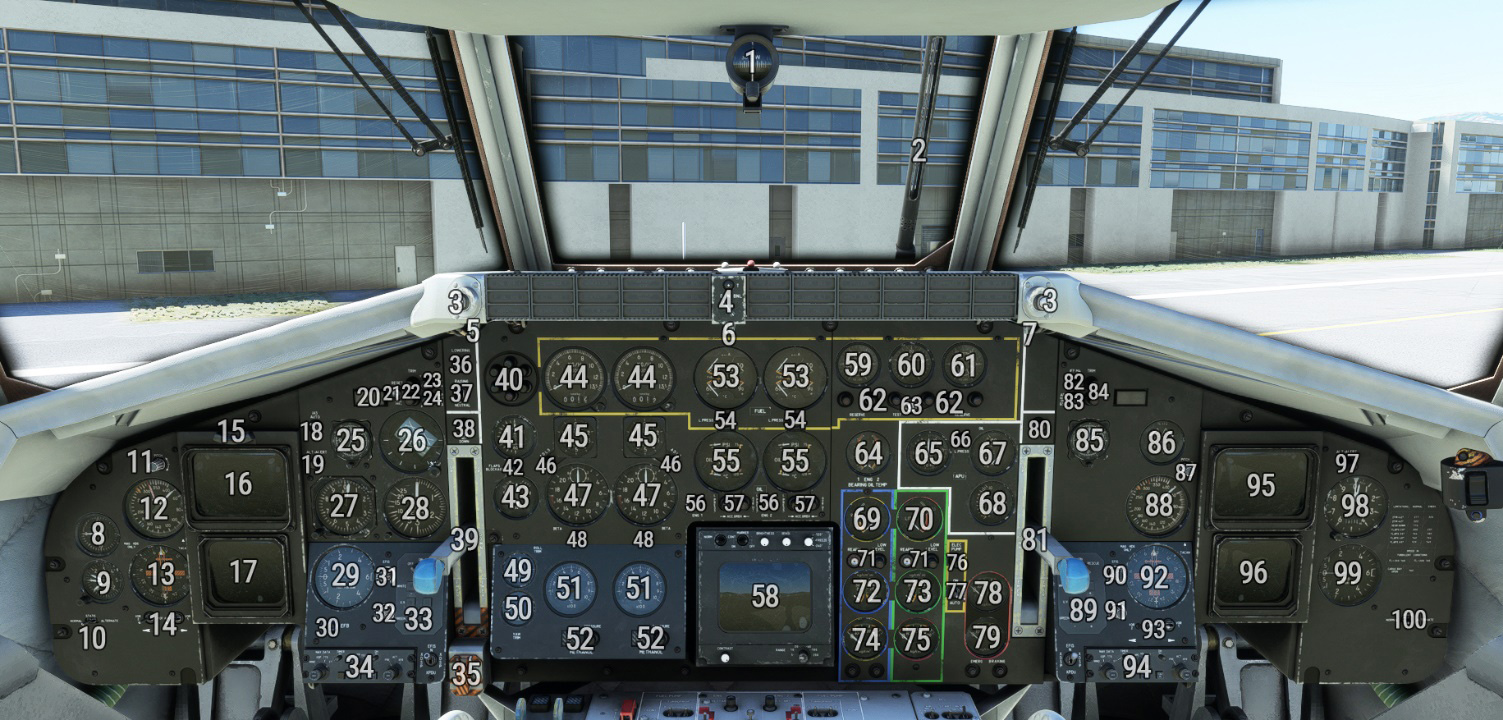Viewport: 1503px width, 720px height.
Task: Open the central screen unit numbered 58
Action: pos(765,596)
